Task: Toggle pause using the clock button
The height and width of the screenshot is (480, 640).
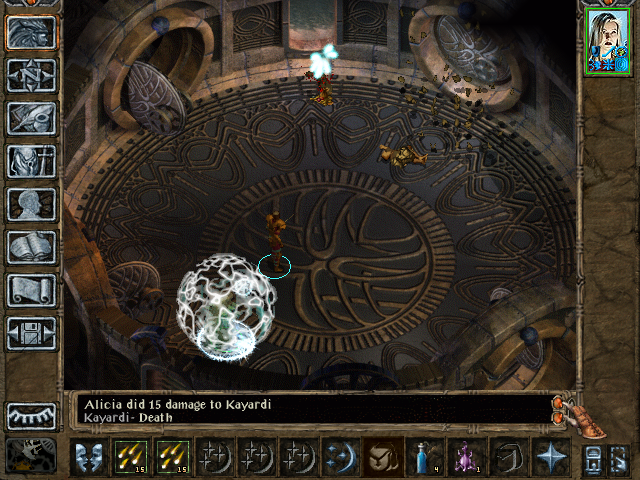Action: [31, 456]
